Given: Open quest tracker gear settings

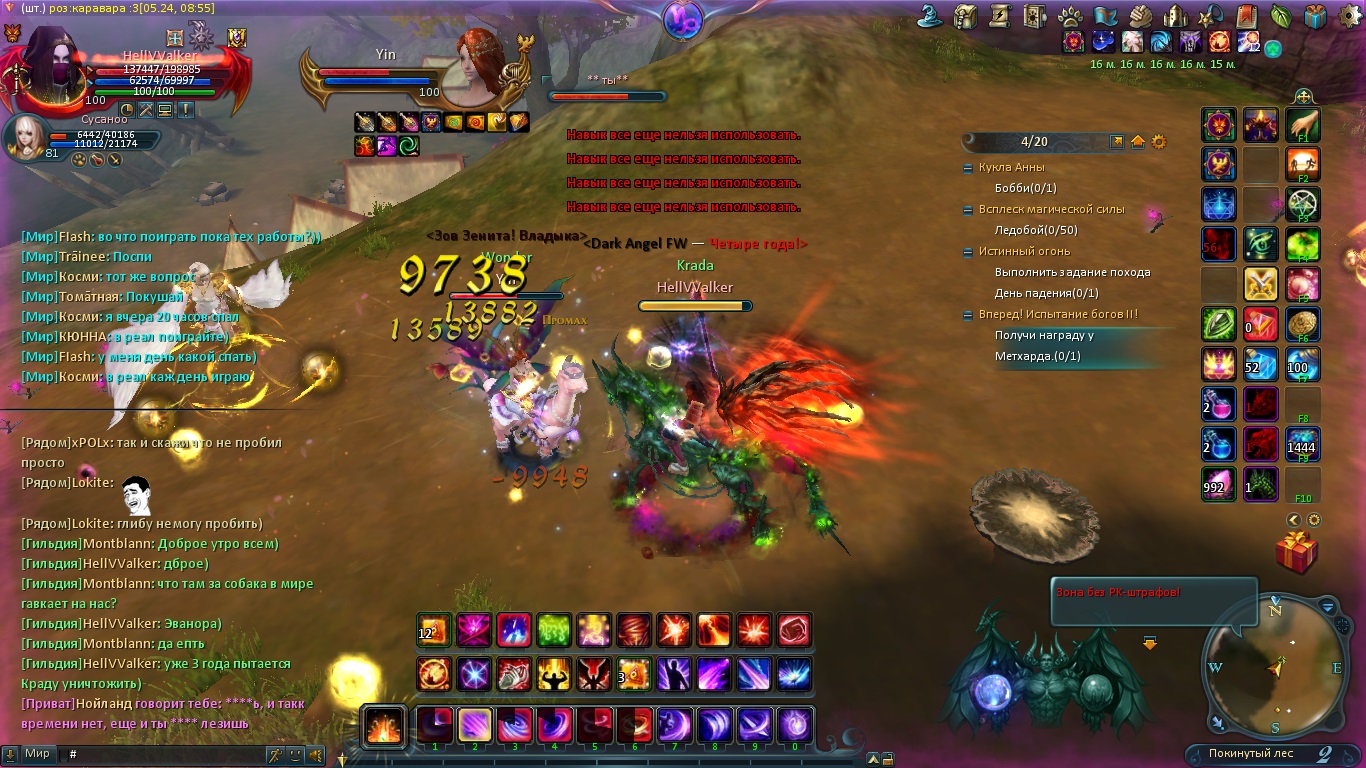Looking at the screenshot, I should click(1159, 142).
